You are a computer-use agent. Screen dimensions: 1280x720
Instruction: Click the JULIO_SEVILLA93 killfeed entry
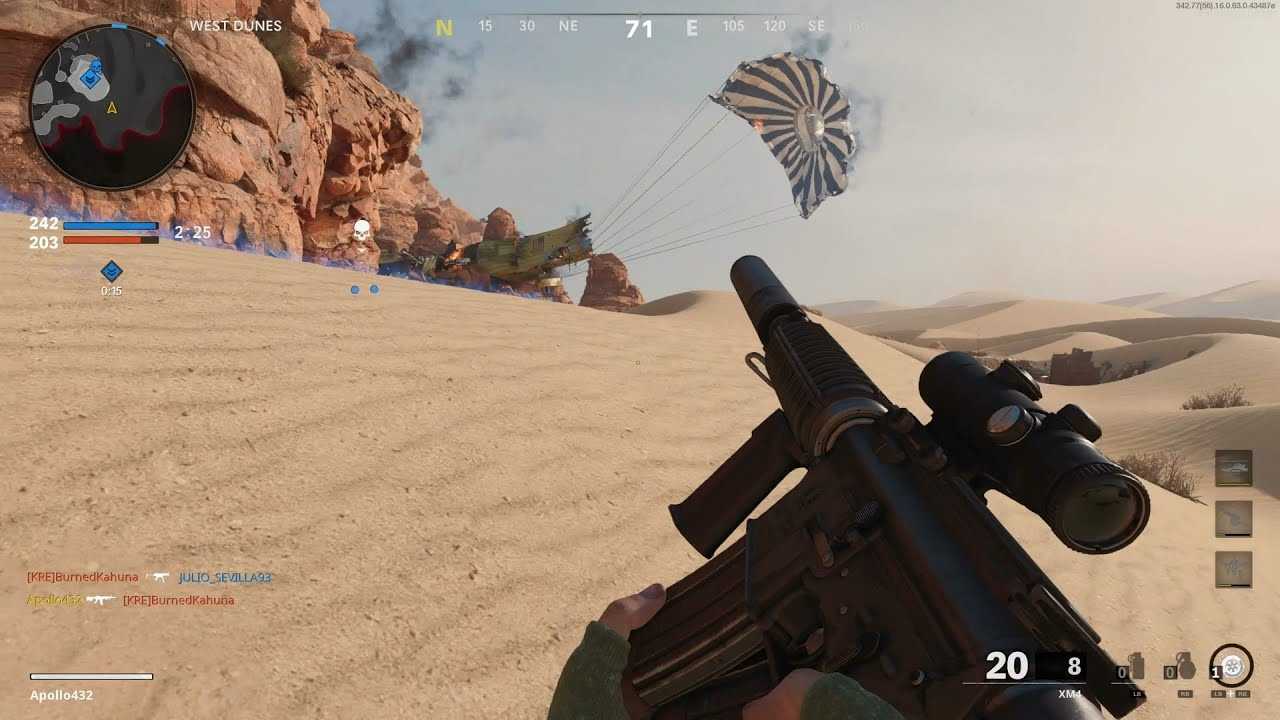click(225, 578)
